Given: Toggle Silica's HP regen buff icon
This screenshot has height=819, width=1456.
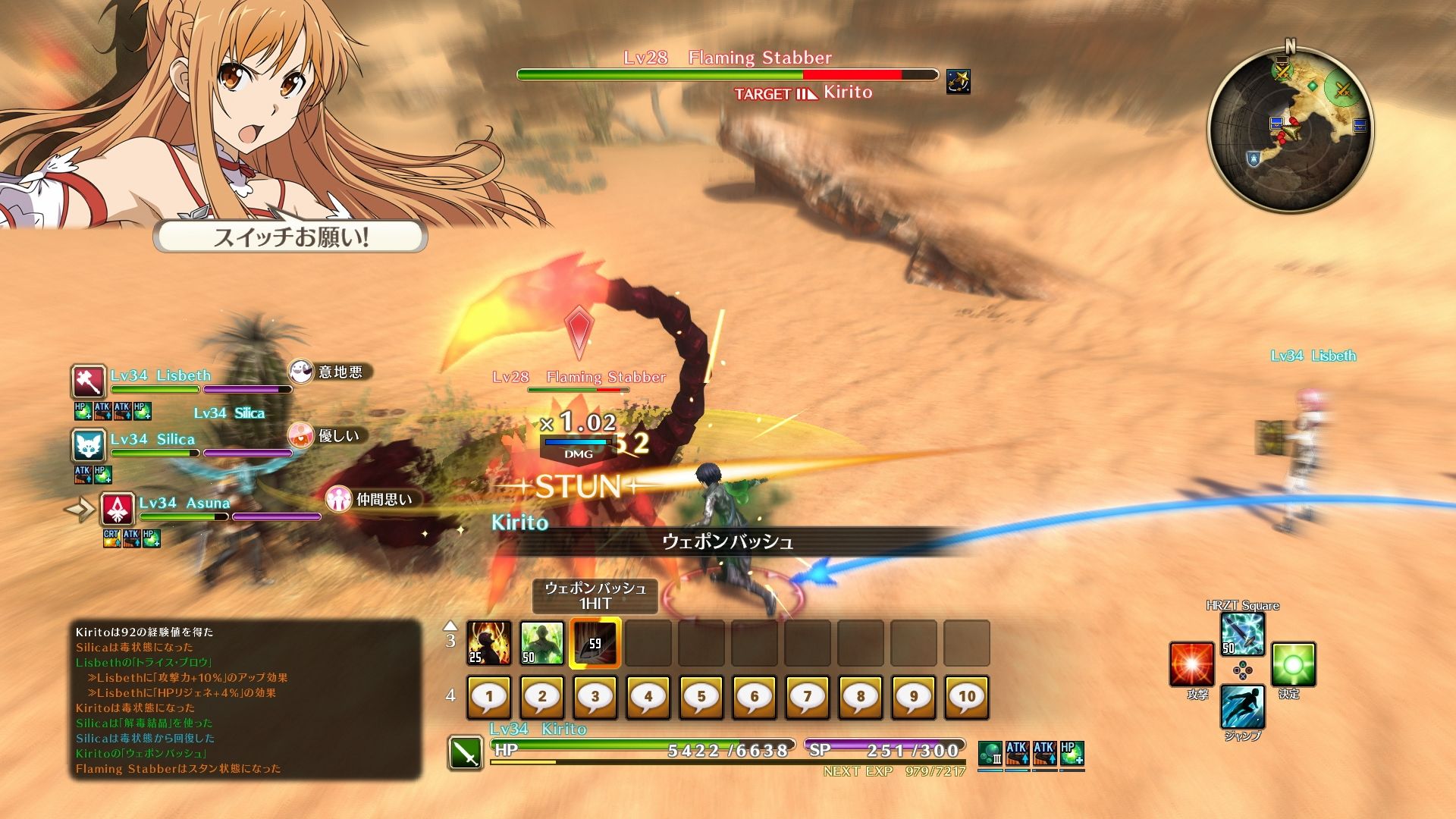Looking at the screenshot, I should (102, 476).
